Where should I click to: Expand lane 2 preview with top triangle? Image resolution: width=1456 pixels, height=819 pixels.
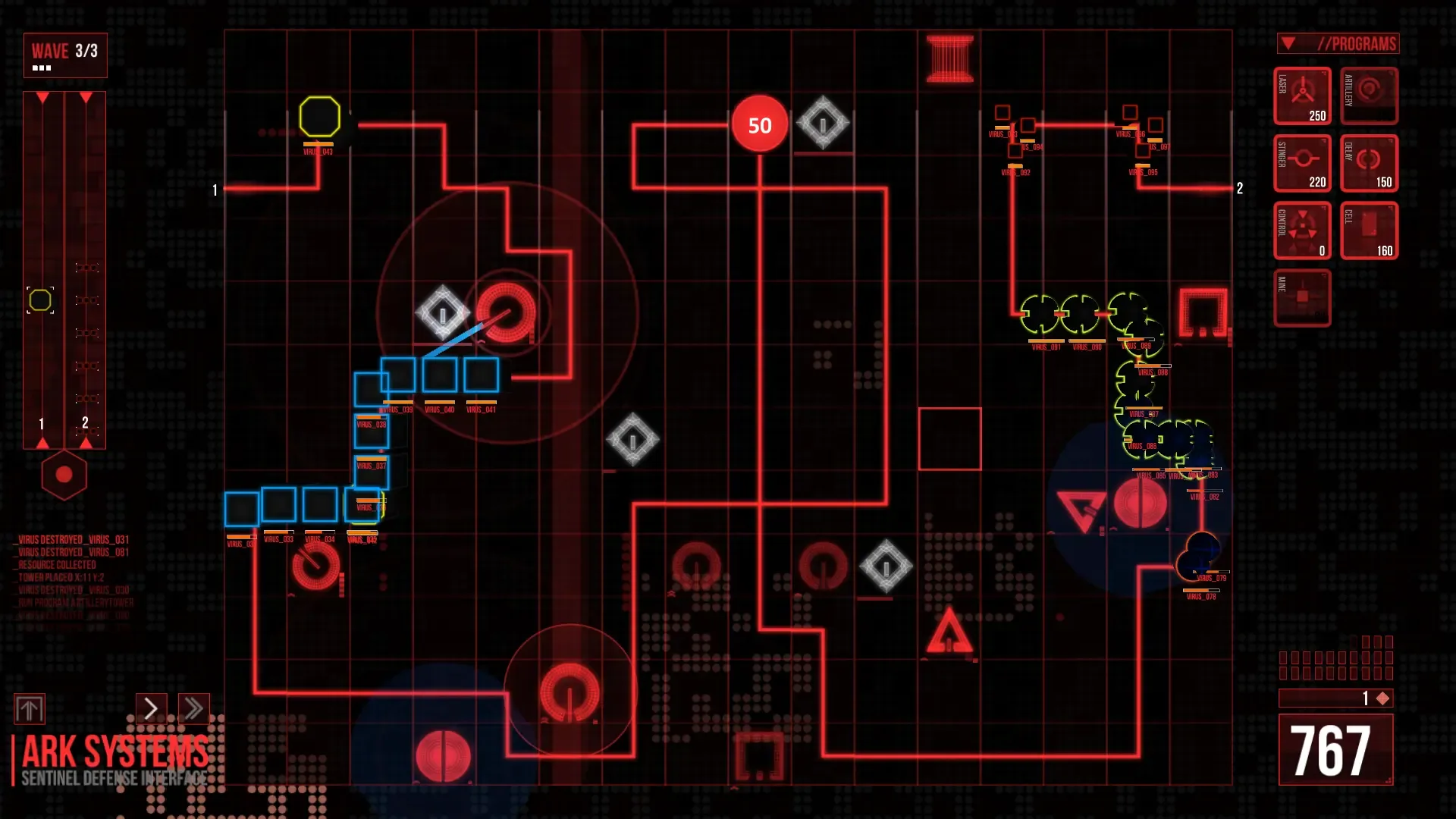pos(86,99)
